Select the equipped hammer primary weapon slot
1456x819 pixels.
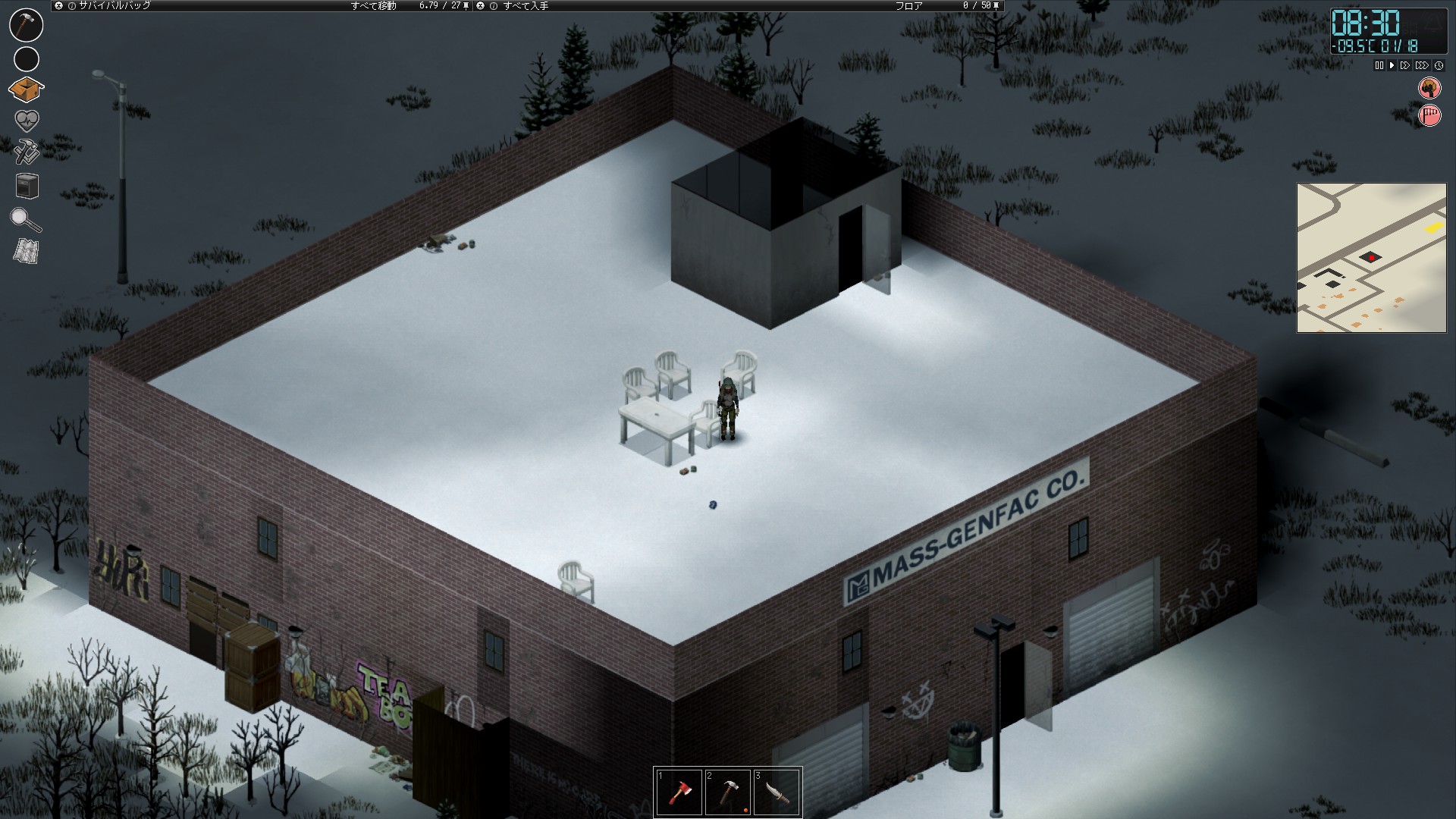[x=26, y=25]
